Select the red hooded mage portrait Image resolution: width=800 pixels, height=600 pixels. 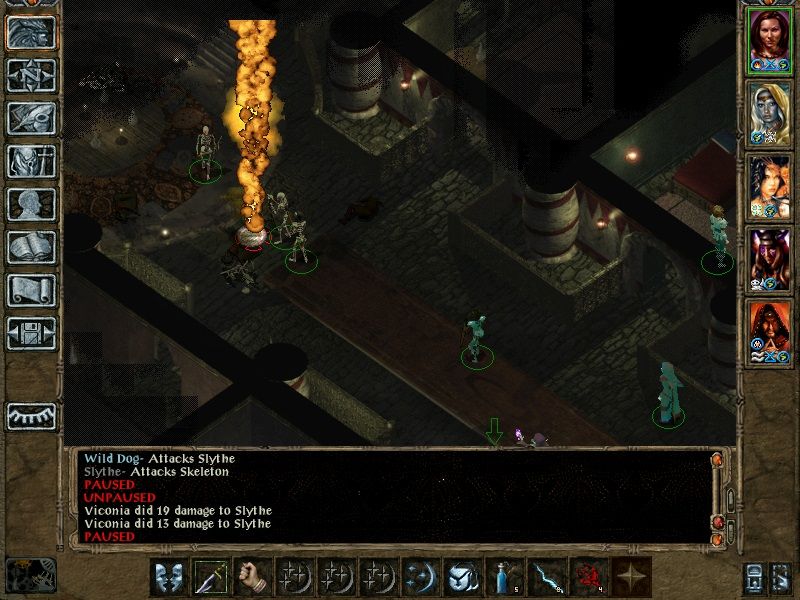coord(770,331)
